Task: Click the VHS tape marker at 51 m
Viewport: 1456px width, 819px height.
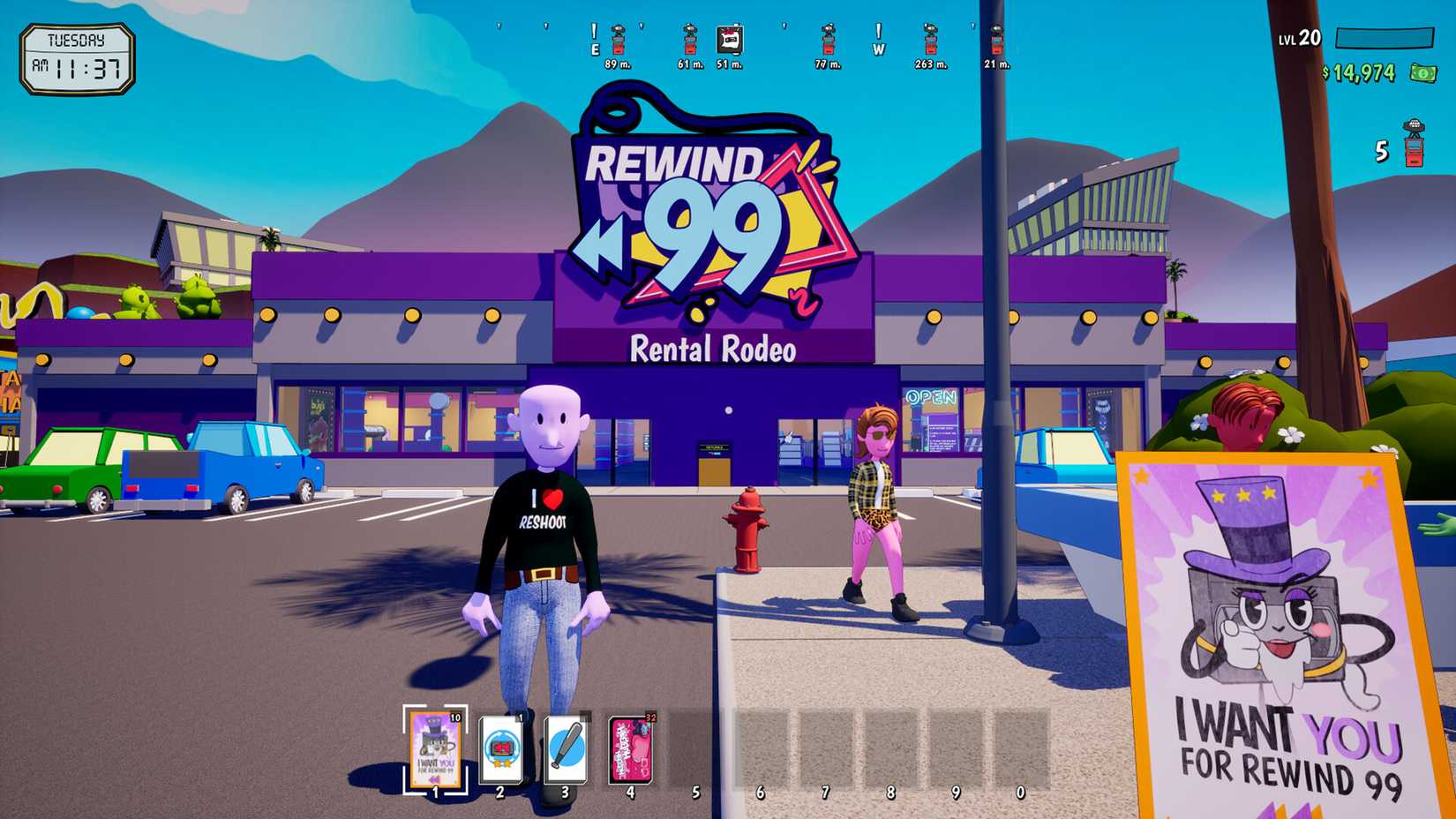Action: click(x=729, y=39)
